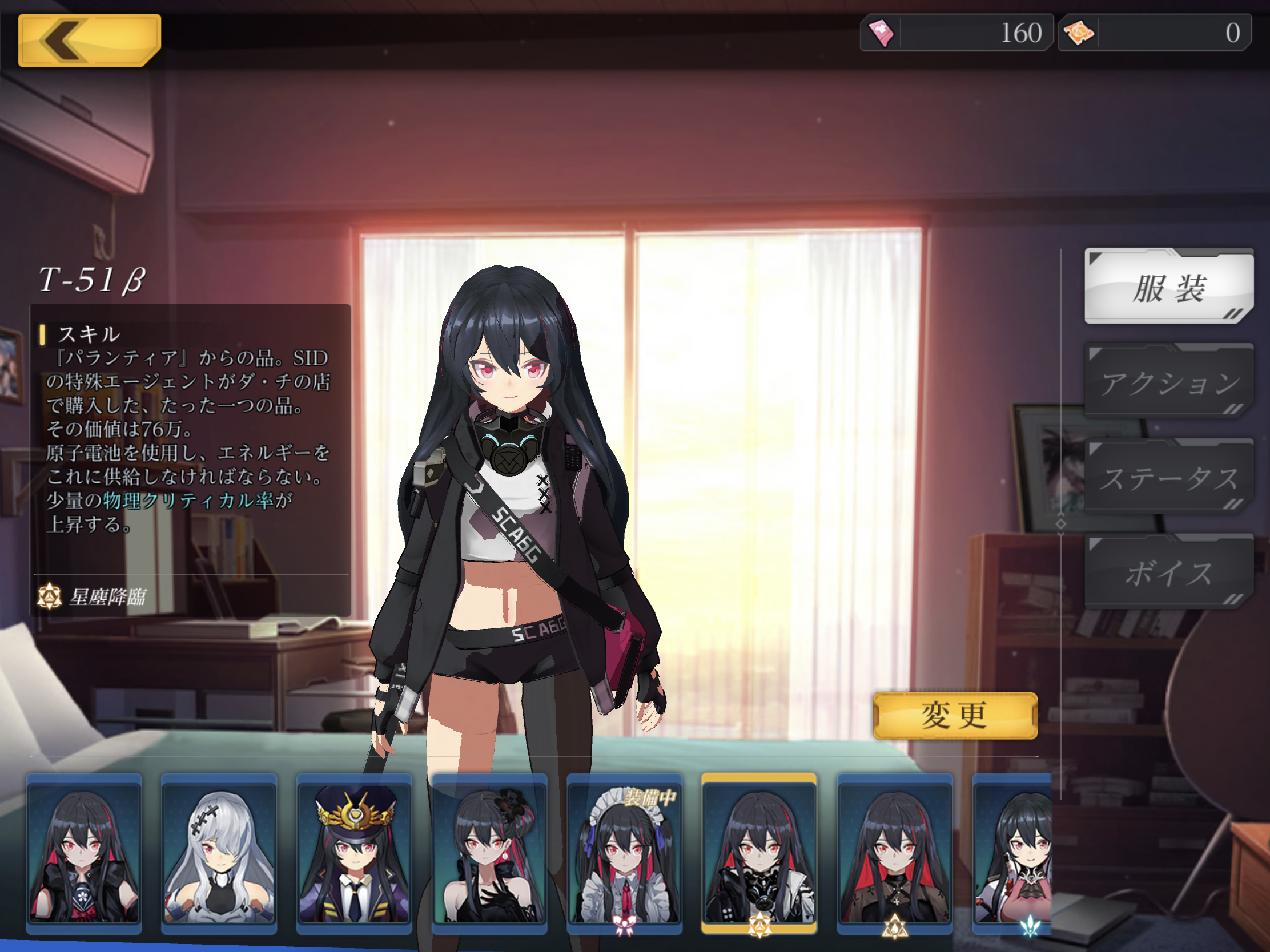
Task: Go back with the yellow arrow button
Action: point(89,40)
